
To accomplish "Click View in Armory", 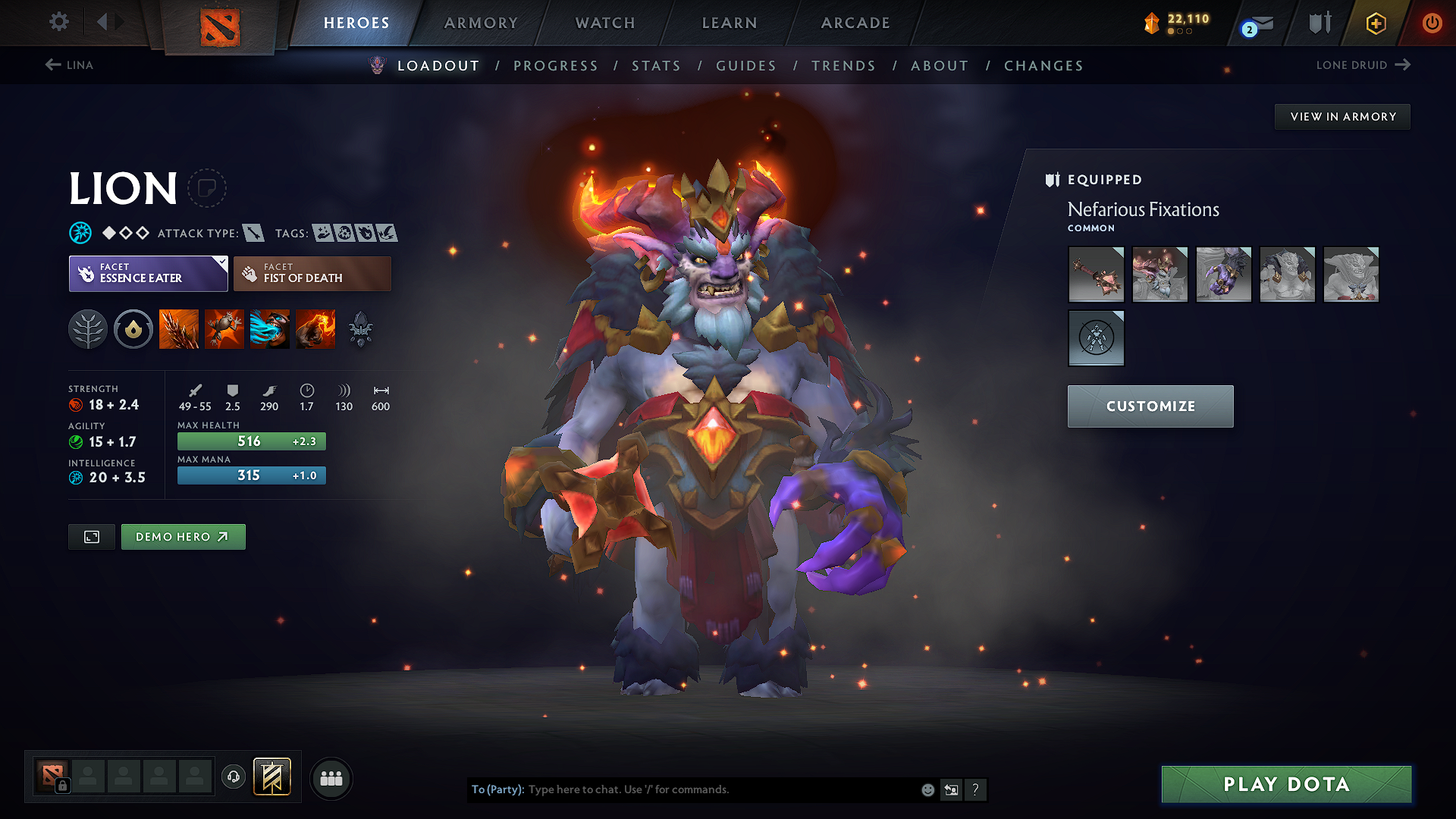I will (1342, 116).
